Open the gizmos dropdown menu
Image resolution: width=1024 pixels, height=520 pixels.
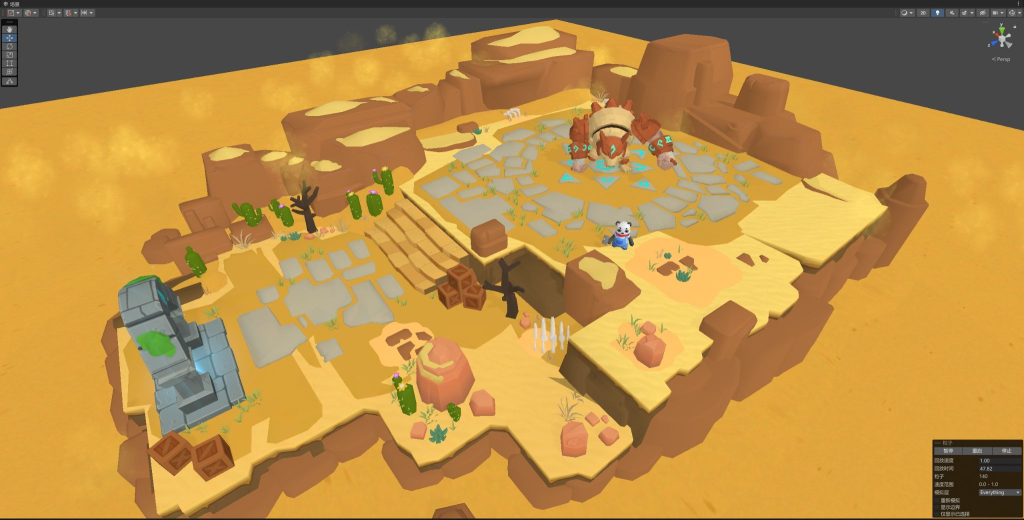pos(1013,12)
